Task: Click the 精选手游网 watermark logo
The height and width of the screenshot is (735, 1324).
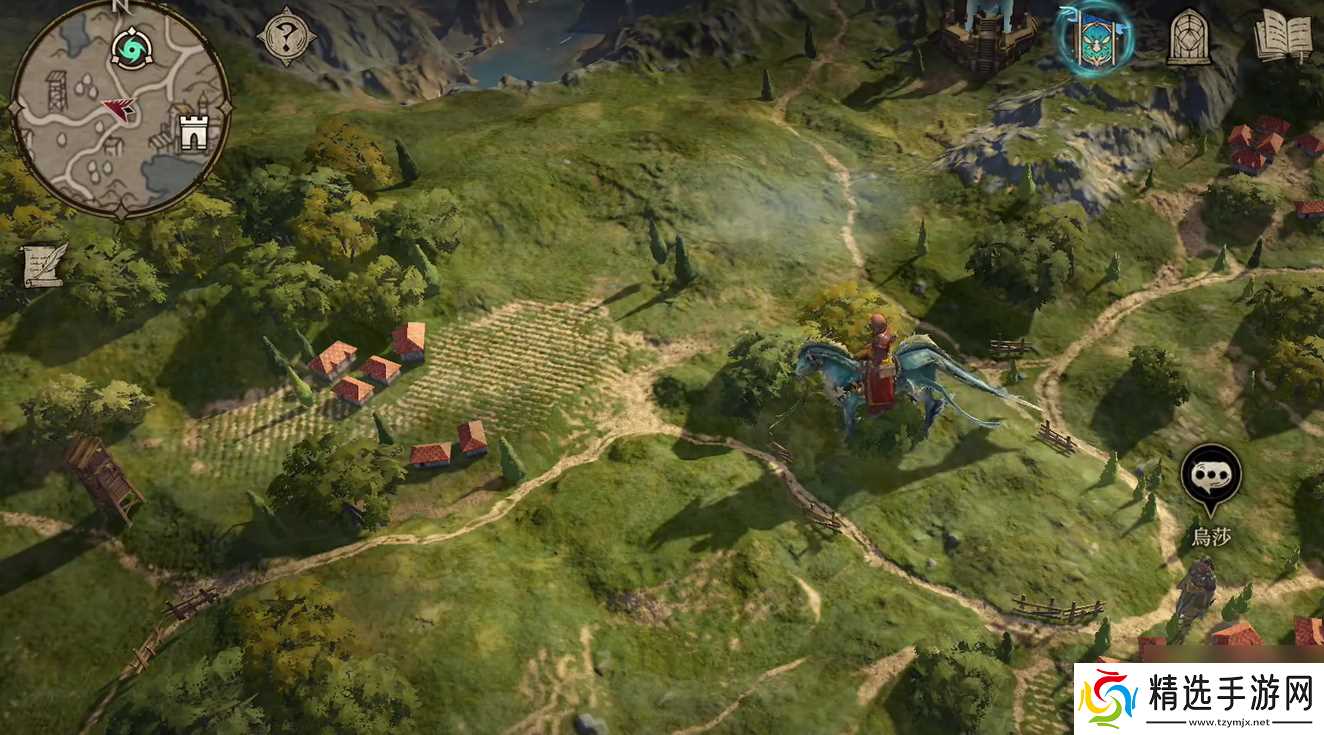Action: click(1199, 698)
